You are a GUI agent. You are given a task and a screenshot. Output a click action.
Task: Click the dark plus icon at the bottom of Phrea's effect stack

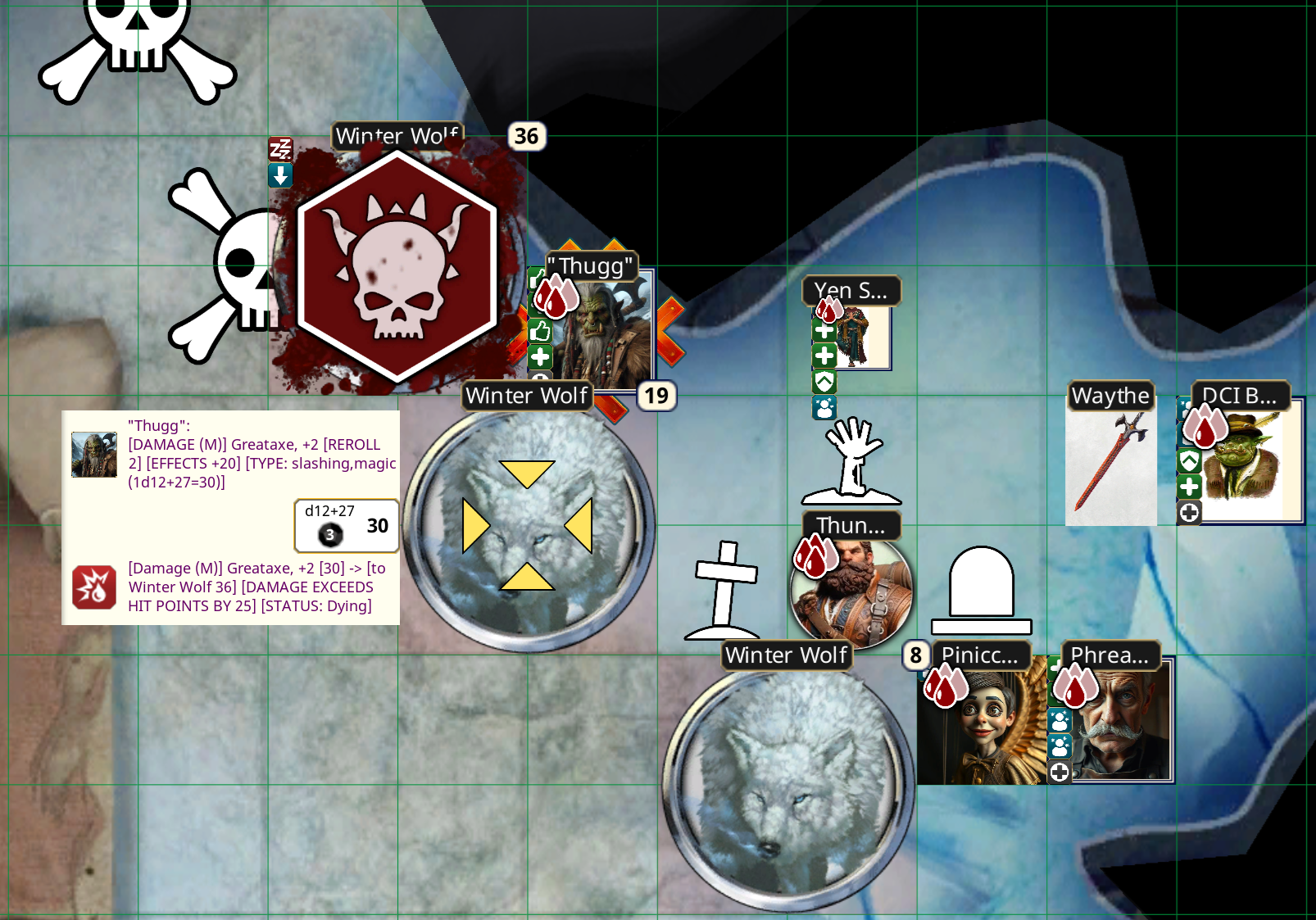[x=1059, y=770]
